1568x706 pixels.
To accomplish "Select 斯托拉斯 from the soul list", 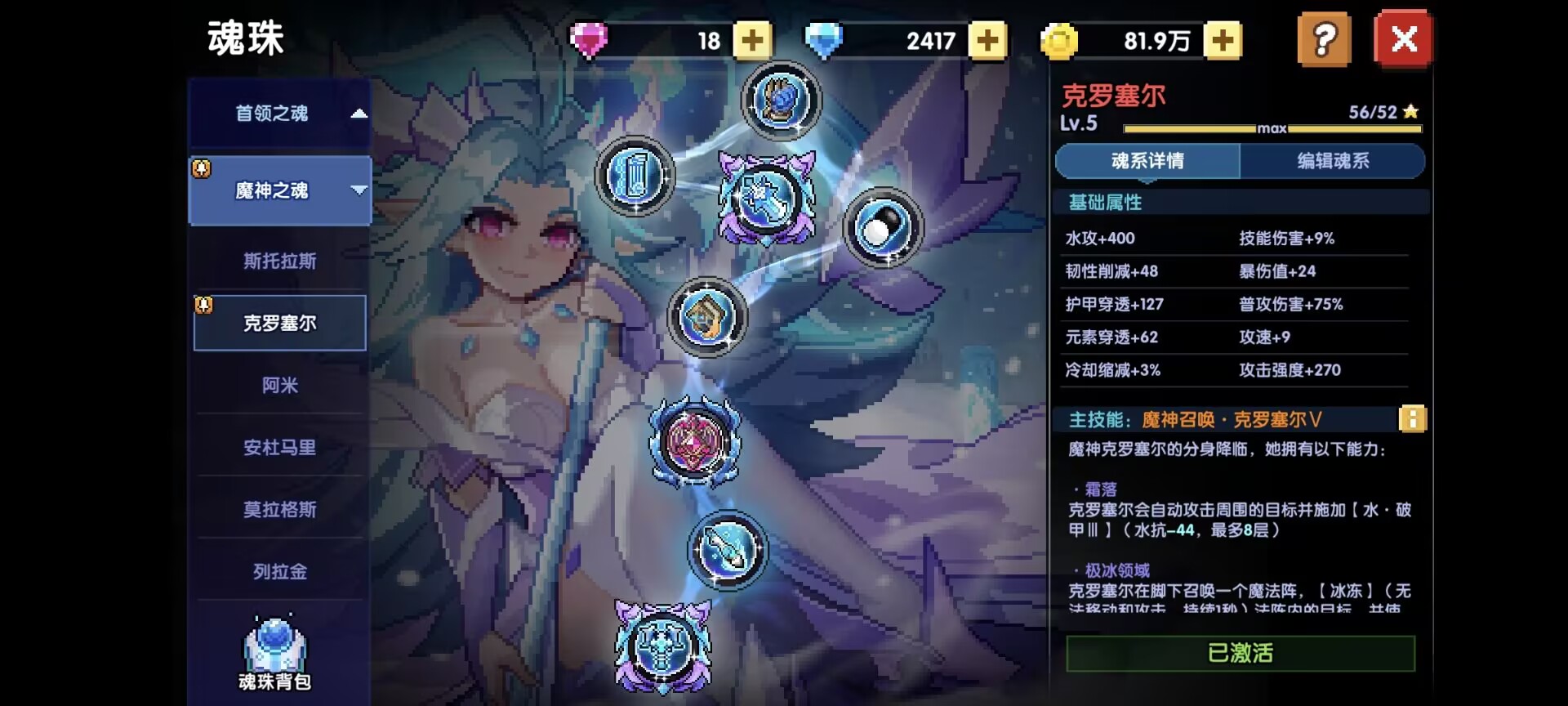I will pyautogui.click(x=279, y=261).
